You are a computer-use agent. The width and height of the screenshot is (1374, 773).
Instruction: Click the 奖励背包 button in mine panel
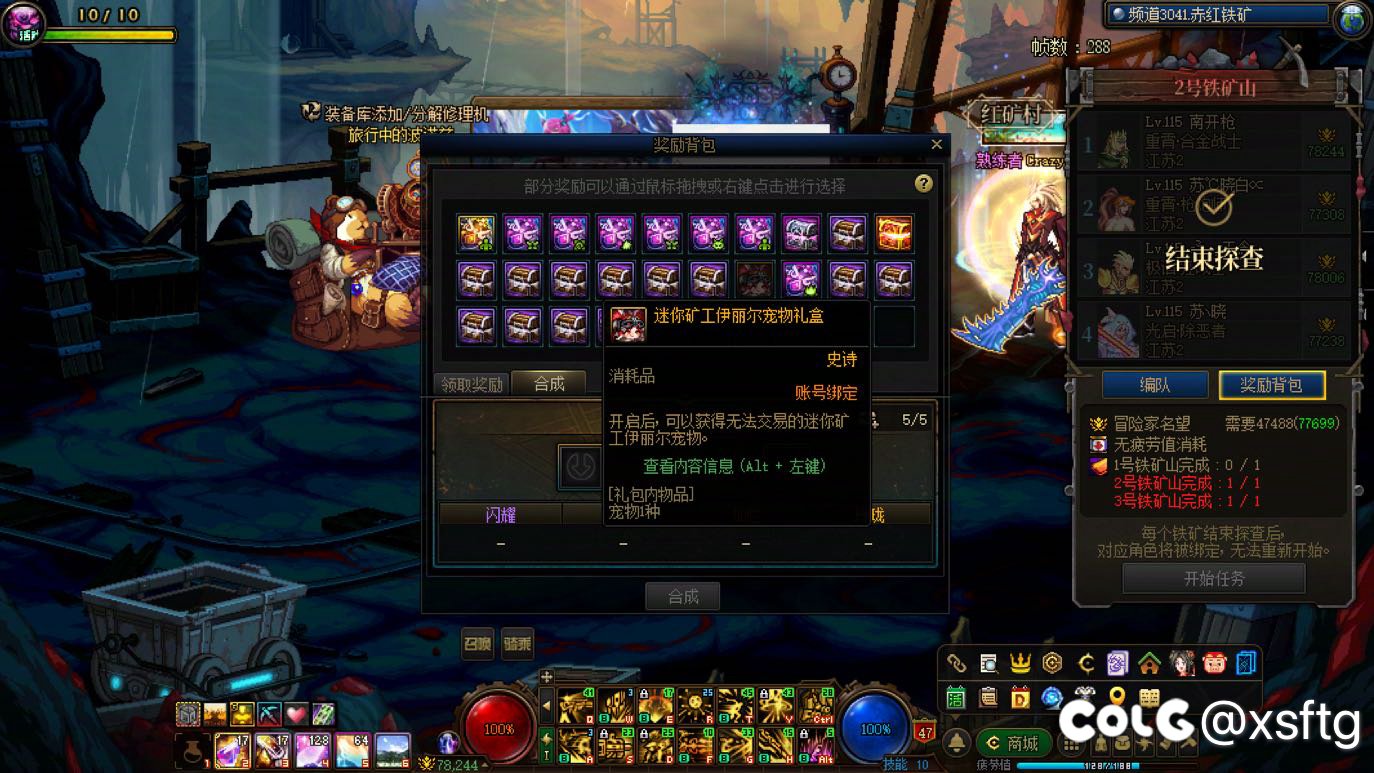pyautogui.click(x=1271, y=385)
